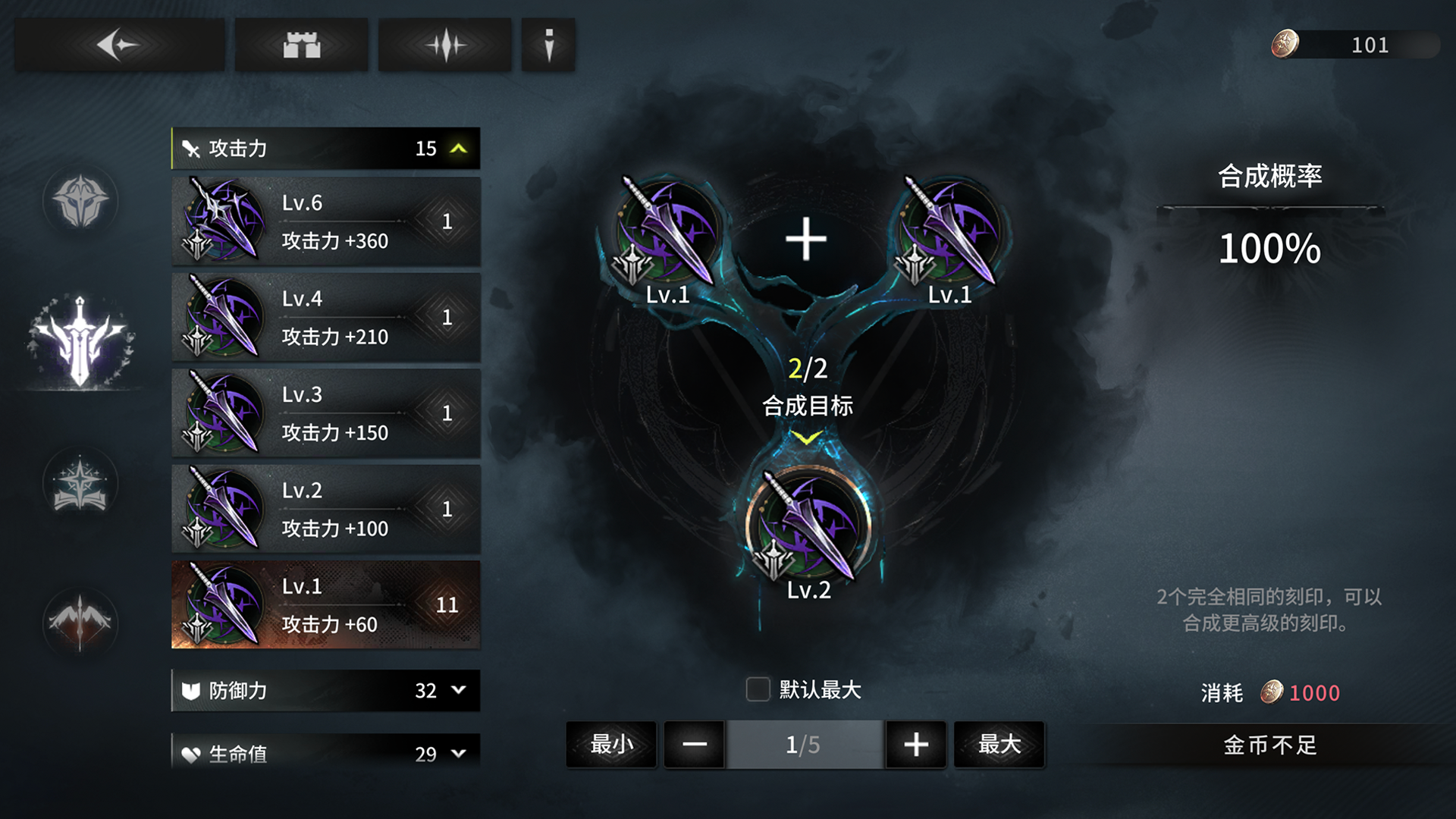Select the wings emblem icon in left sidebar
Image resolution: width=1456 pixels, height=819 pixels.
coord(81,622)
